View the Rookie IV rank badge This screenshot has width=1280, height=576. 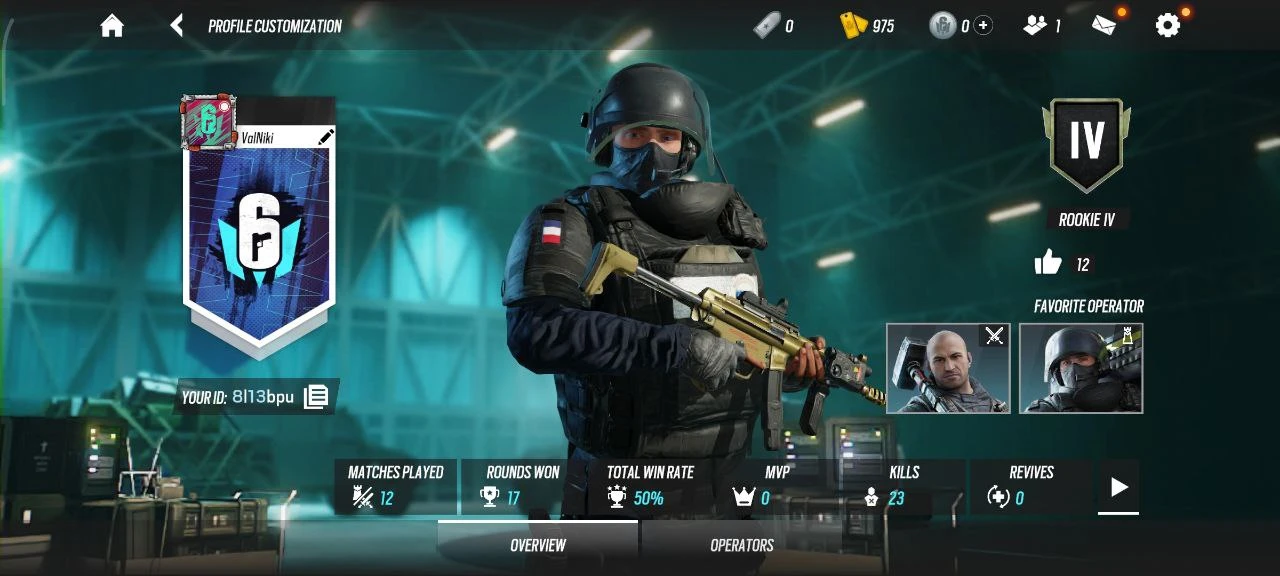click(x=1087, y=144)
